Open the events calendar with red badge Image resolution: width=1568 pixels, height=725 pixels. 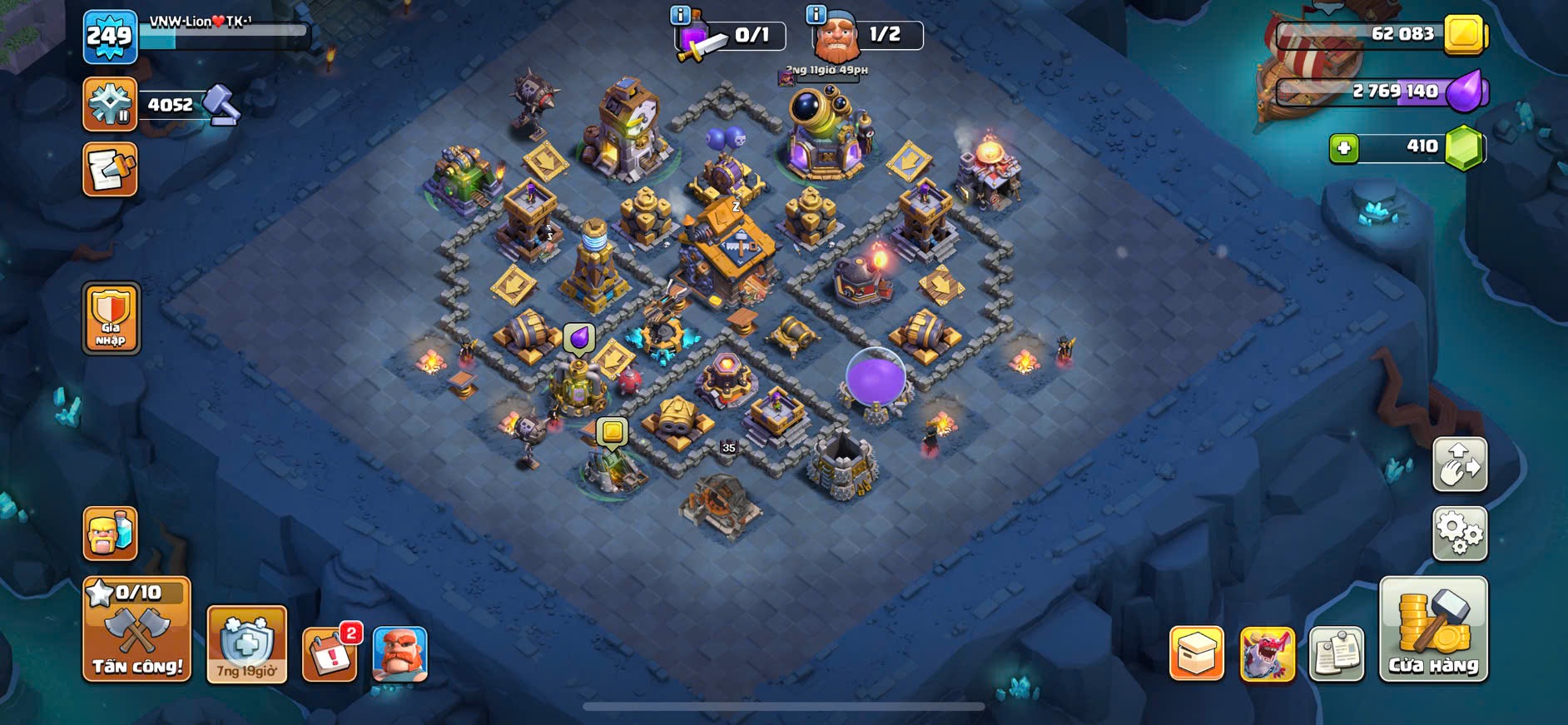point(330,654)
